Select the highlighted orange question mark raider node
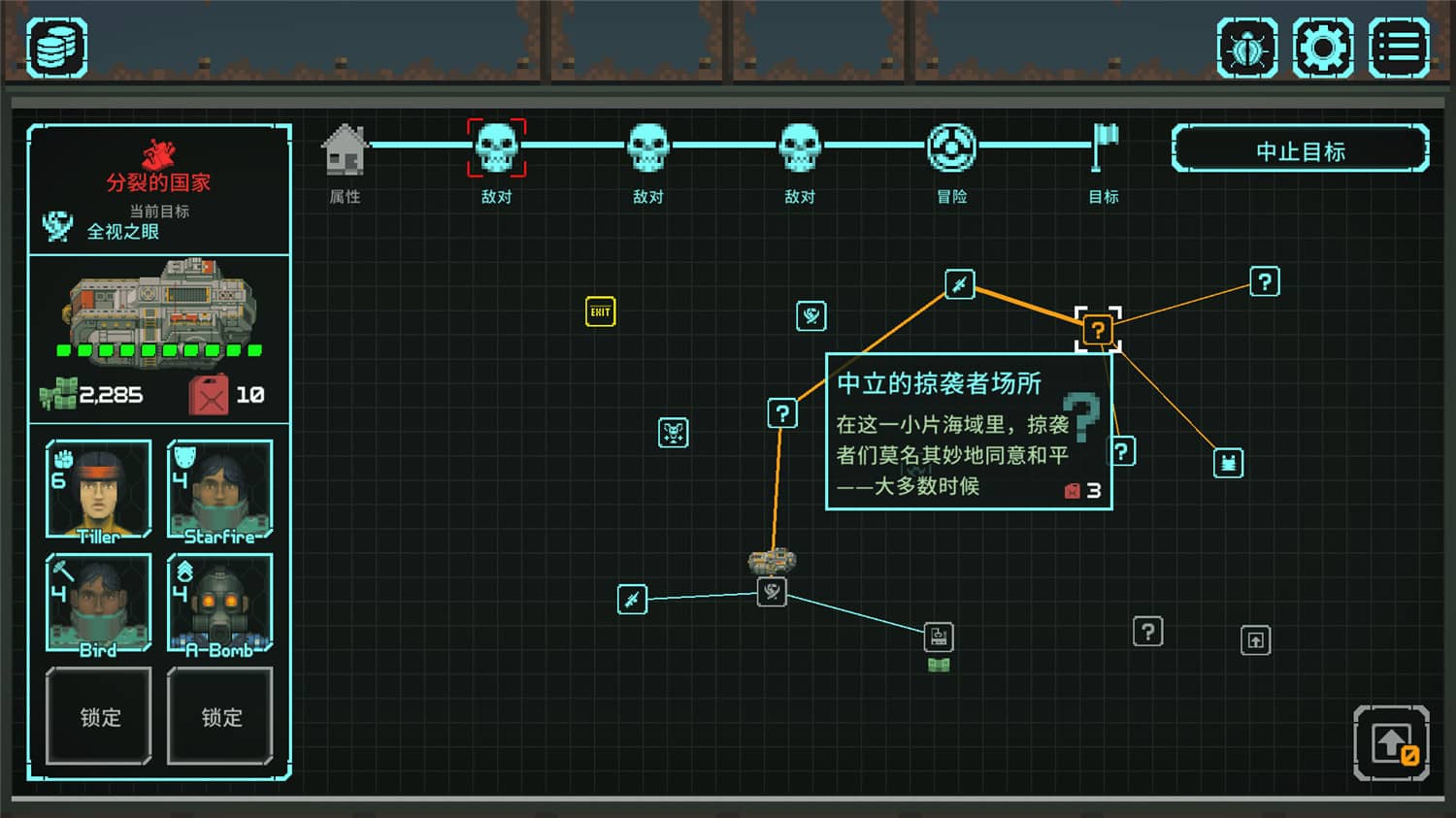The width and height of the screenshot is (1456, 818). click(1098, 330)
